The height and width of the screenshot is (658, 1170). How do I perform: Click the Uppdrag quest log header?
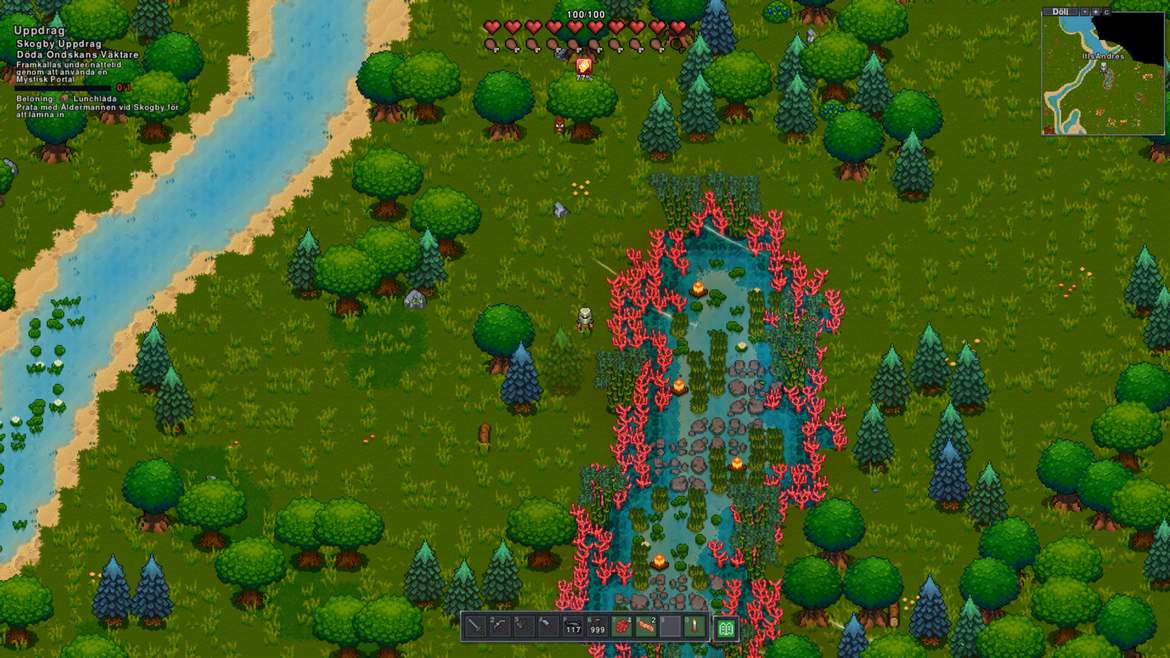pos(39,31)
